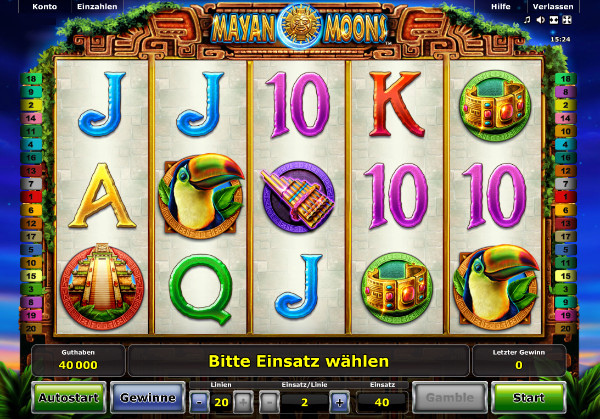Start the spin with the Start button
The height and width of the screenshot is (419, 600).
[528, 397]
